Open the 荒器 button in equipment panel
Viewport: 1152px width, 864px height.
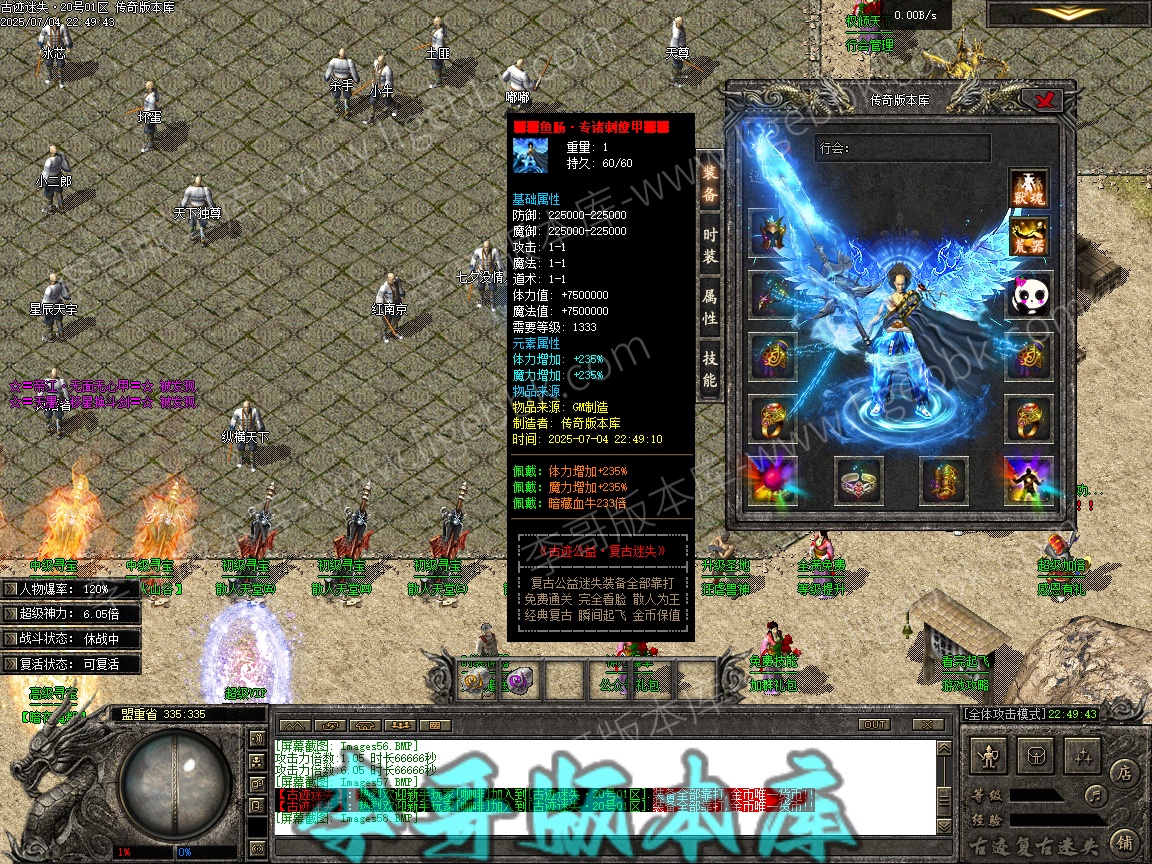click(x=1028, y=237)
